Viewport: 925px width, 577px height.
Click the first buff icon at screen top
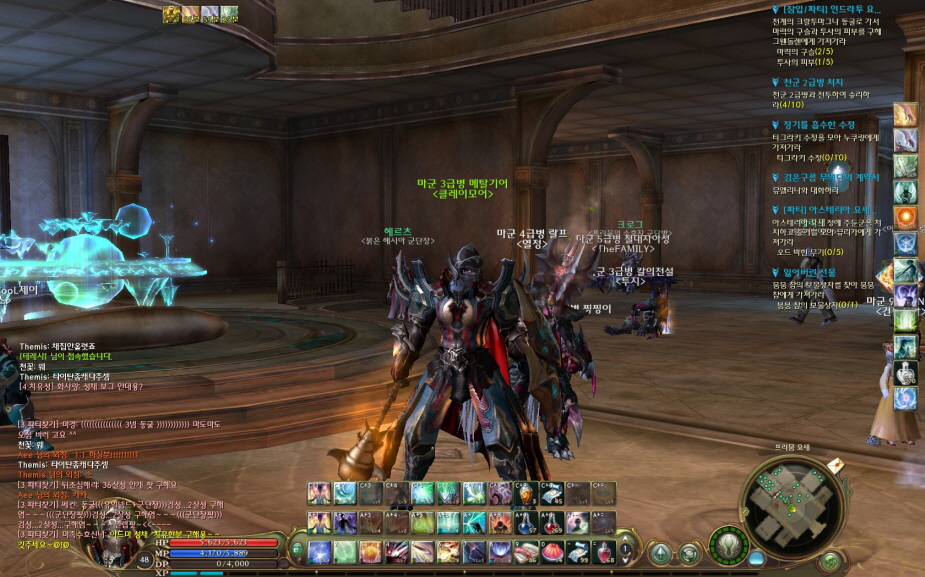click(x=170, y=14)
